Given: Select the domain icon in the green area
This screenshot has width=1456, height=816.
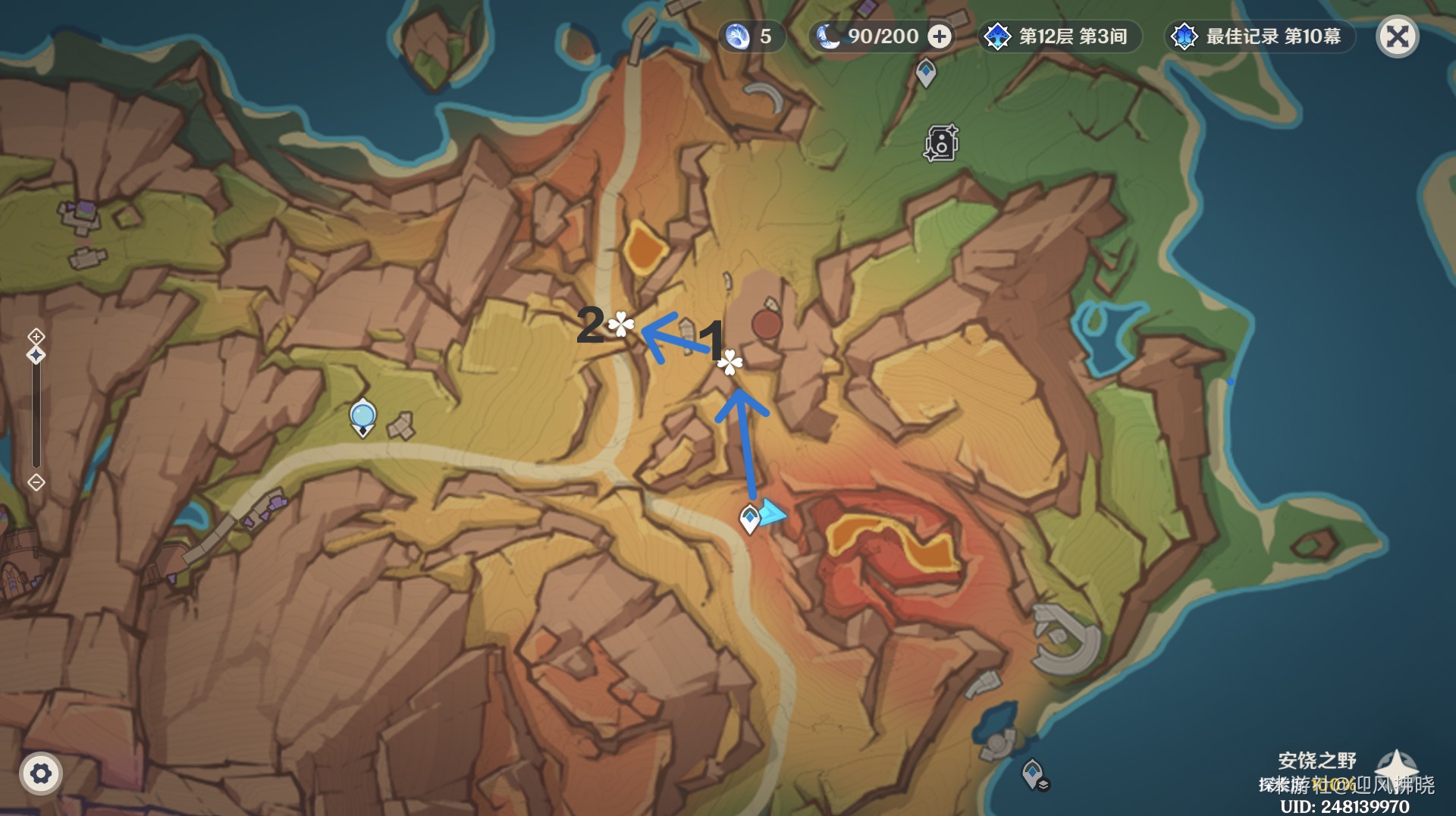Looking at the screenshot, I should coord(941,143).
